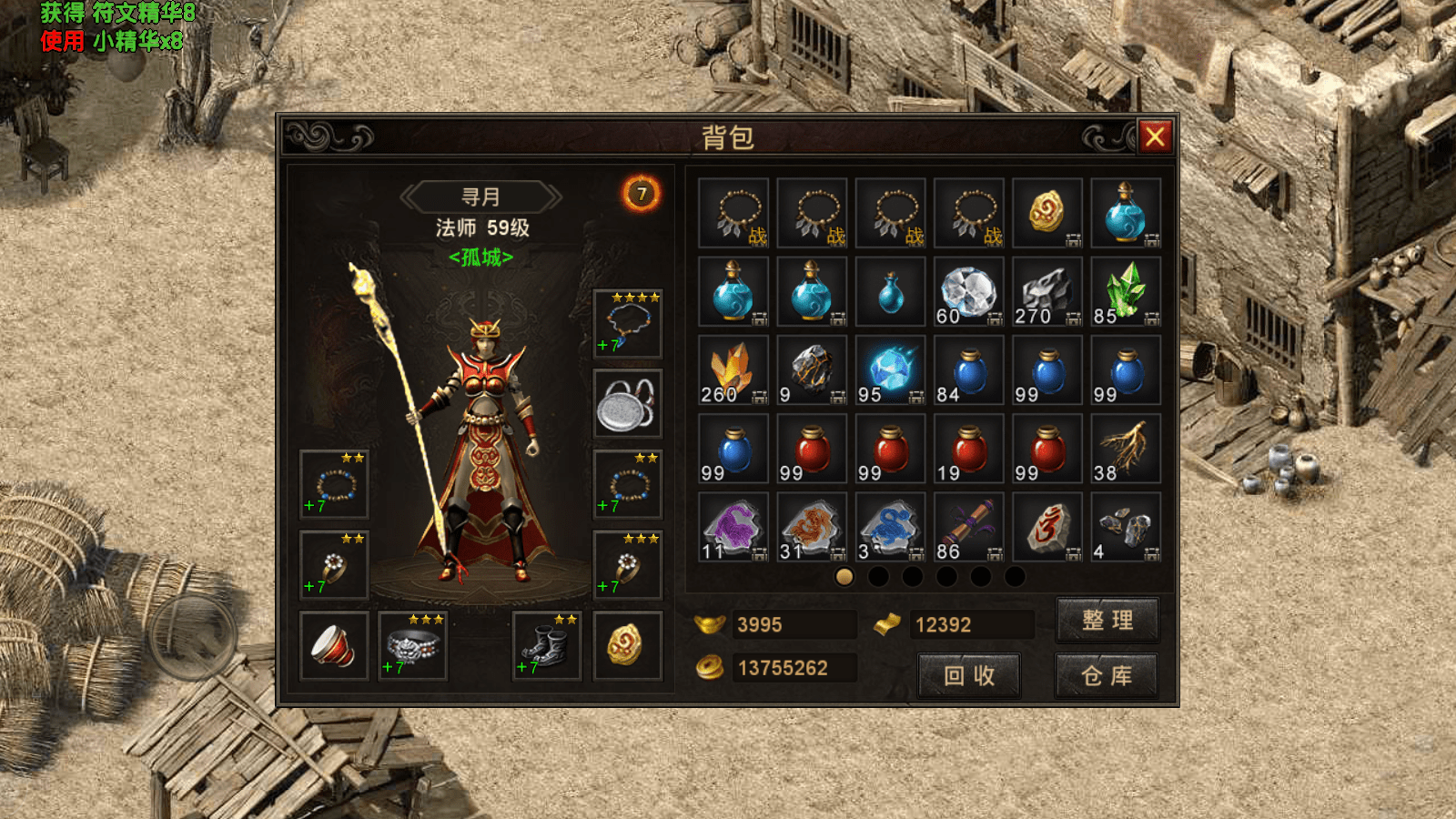Select the four-star necklace equipment slot
This screenshot has height=819, width=1456.
click(627, 324)
